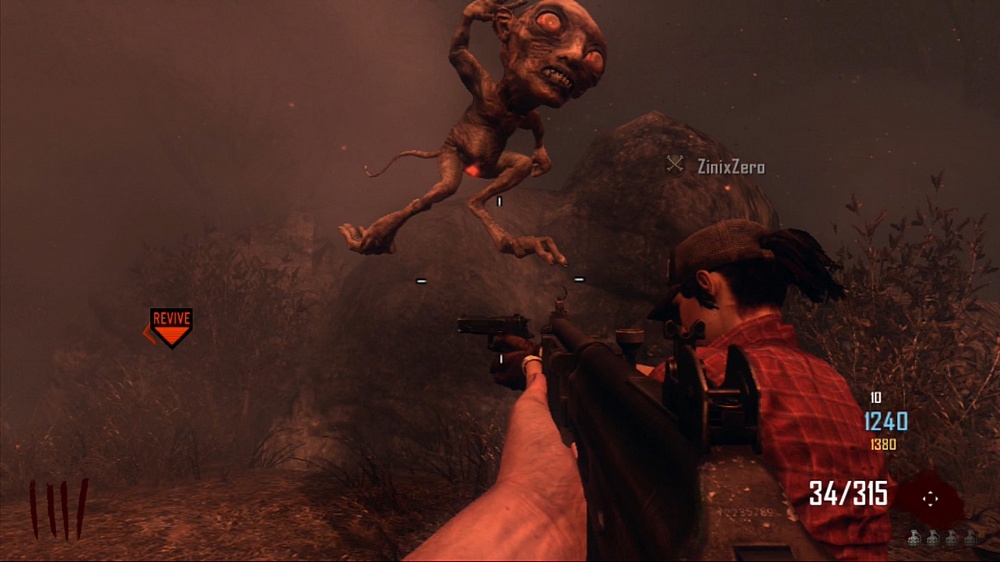Select the ZinixZero player name tag
Image resolution: width=1000 pixels, height=562 pixels.
[x=730, y=167]
